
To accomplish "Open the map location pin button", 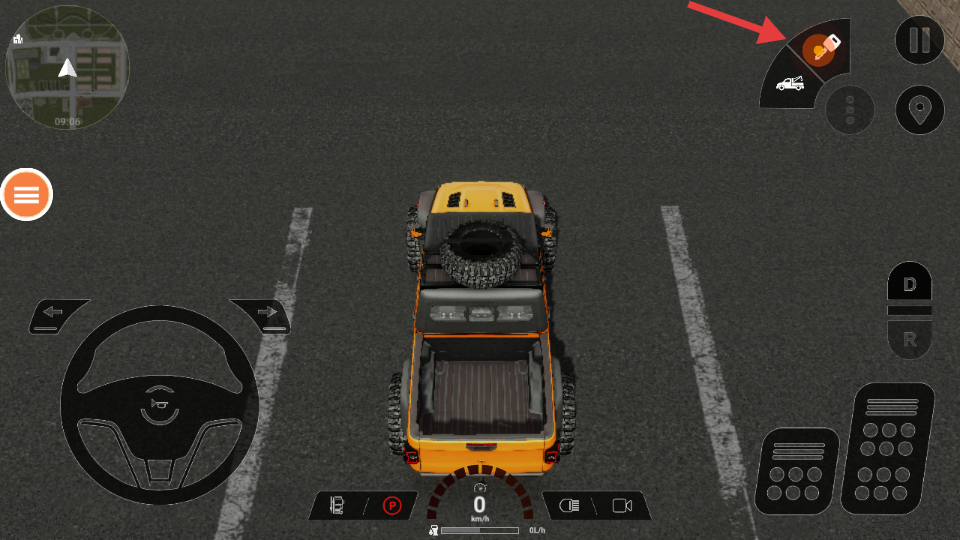I will pyautogui.click(x=919, y=109).
